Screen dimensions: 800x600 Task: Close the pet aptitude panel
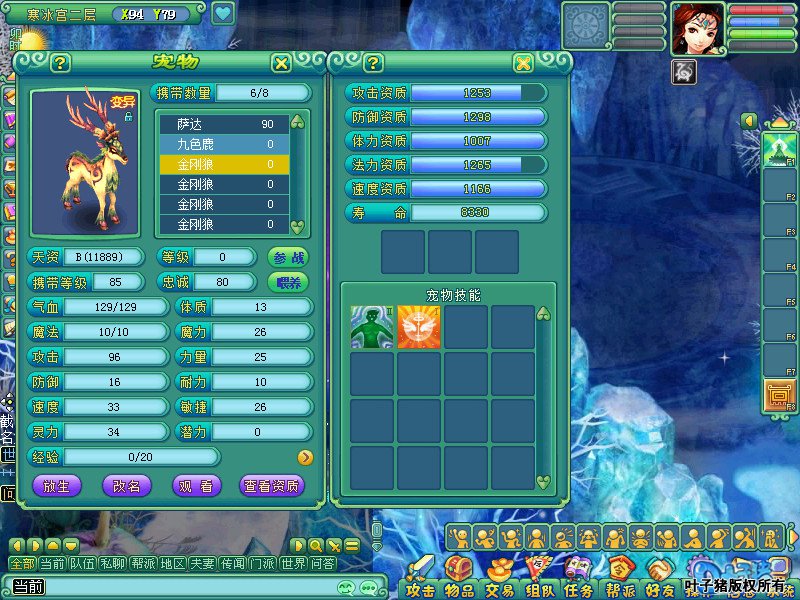(522, 63)
